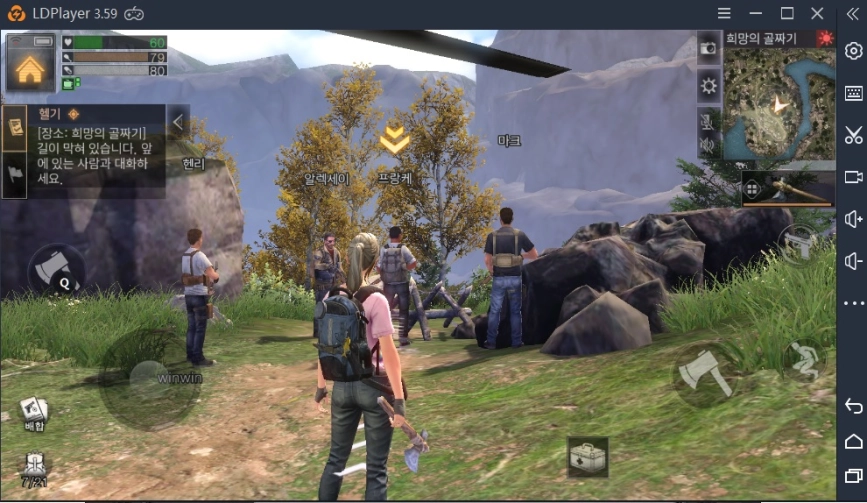Collapse the quest tracker panel arrow
867x503 pixels.
pos(177,122)
